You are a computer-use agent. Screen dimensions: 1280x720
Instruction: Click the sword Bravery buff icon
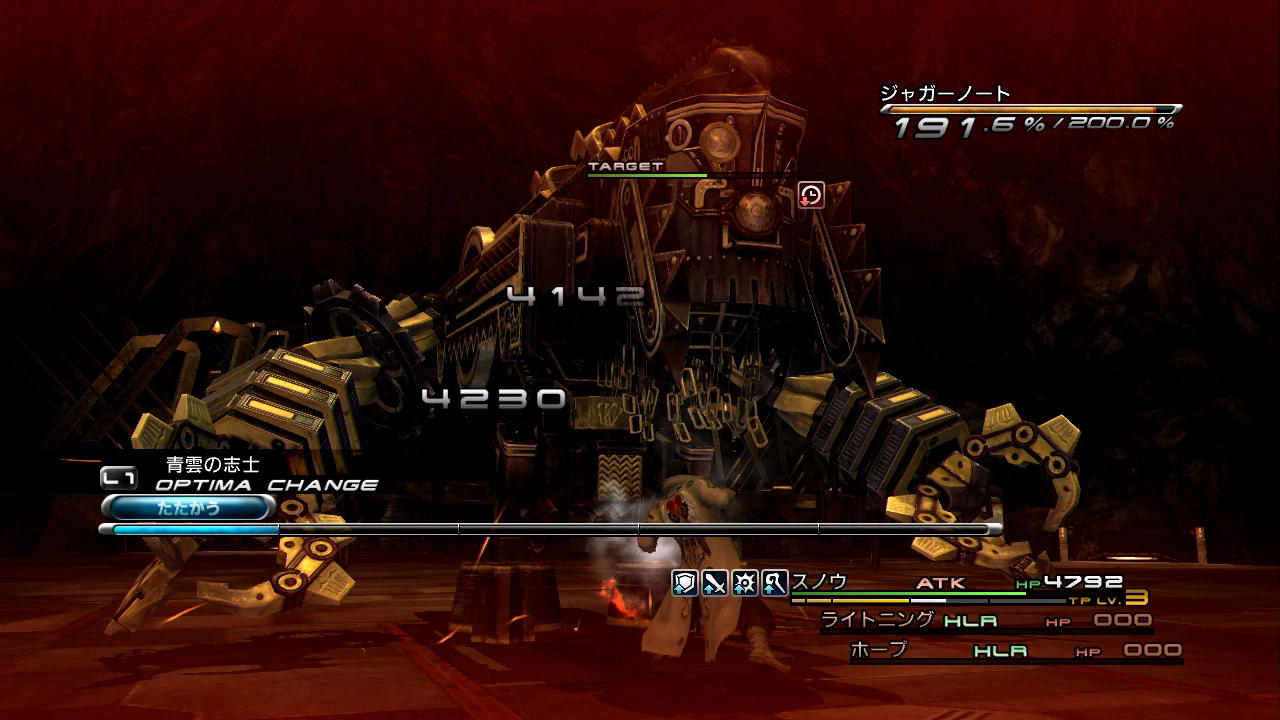[714, 583]
